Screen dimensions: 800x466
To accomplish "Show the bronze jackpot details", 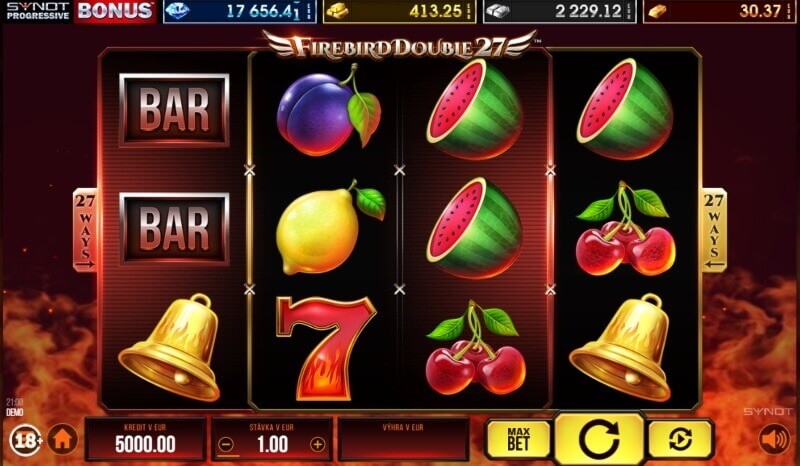I will pyautogui.click(x=720, y=11).
